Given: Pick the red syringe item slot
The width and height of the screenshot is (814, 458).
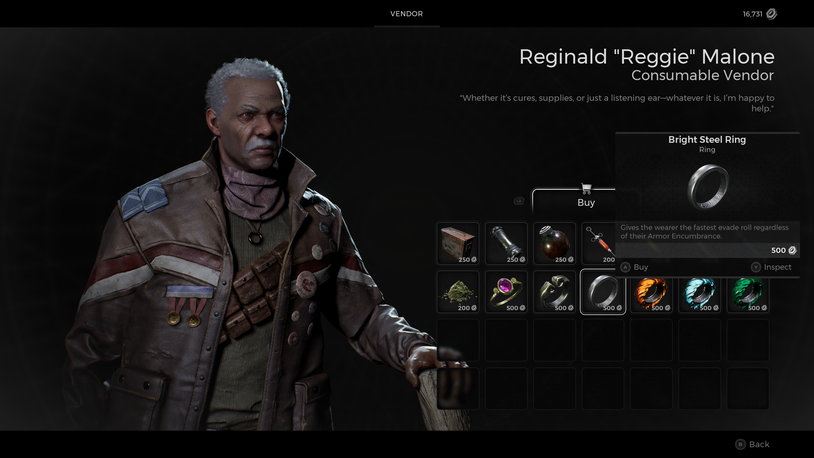Looking at the screenshot, I should point(600,243).
